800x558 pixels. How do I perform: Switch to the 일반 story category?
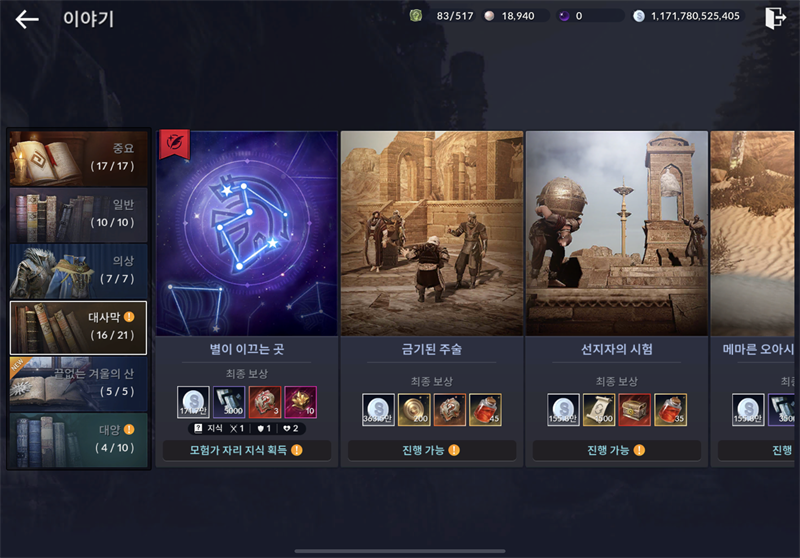(78, 214)
